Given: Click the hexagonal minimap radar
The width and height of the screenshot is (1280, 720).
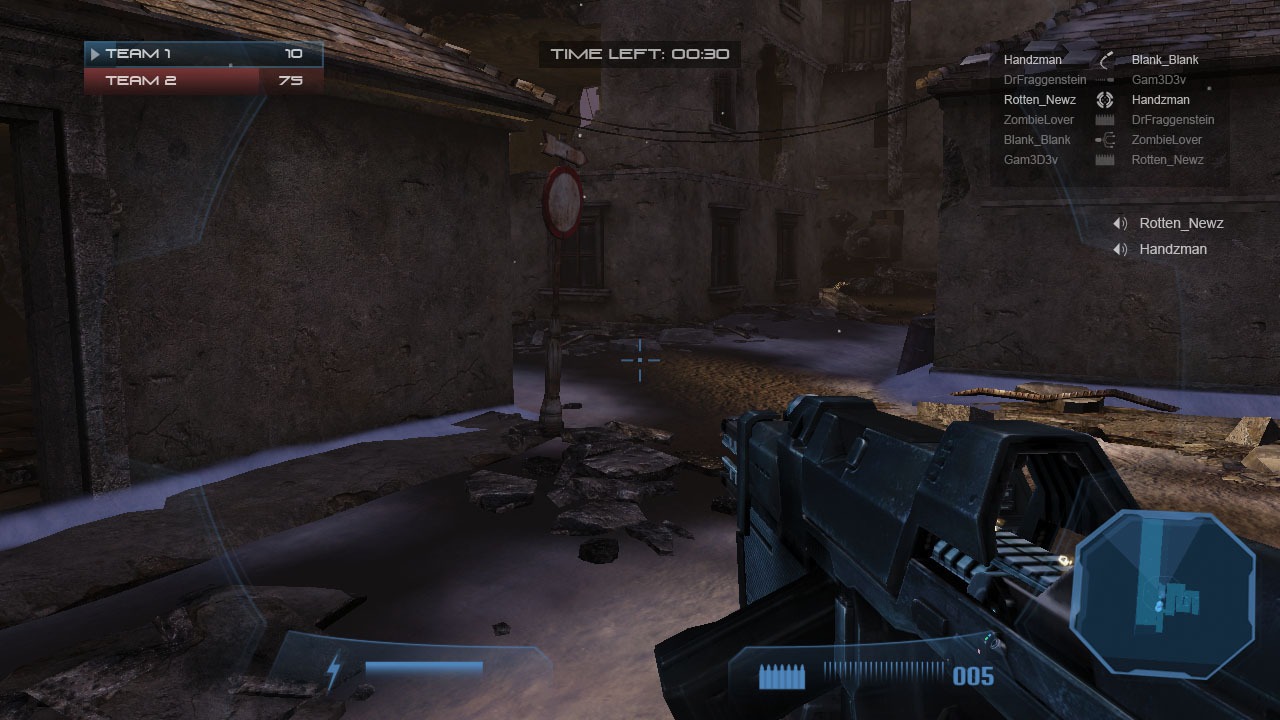Looking at the screenshot, I should (x=1163, y=583).
